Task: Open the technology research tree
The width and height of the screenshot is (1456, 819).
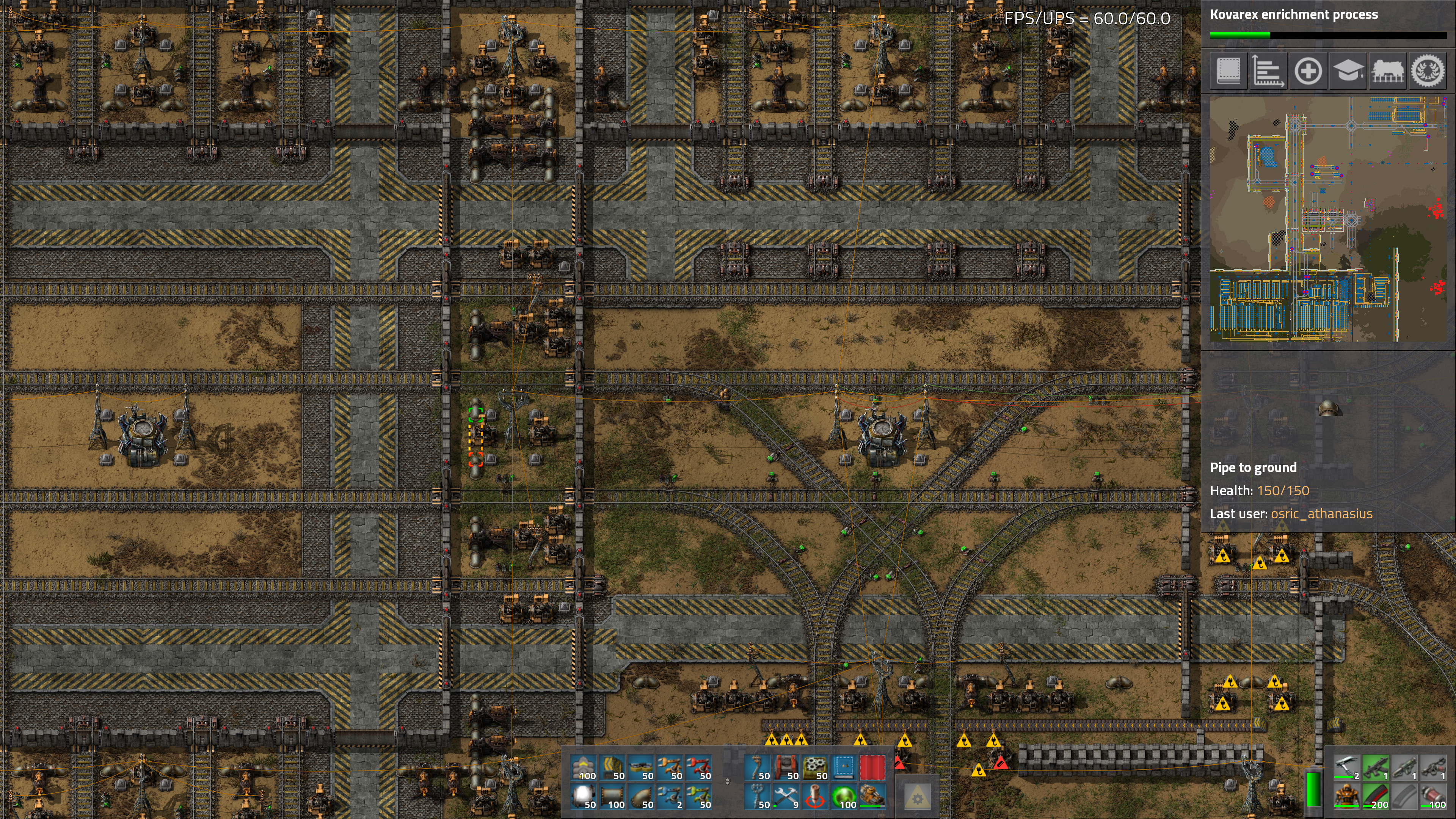Action: pyautogui.click(x=1348, y=71)
